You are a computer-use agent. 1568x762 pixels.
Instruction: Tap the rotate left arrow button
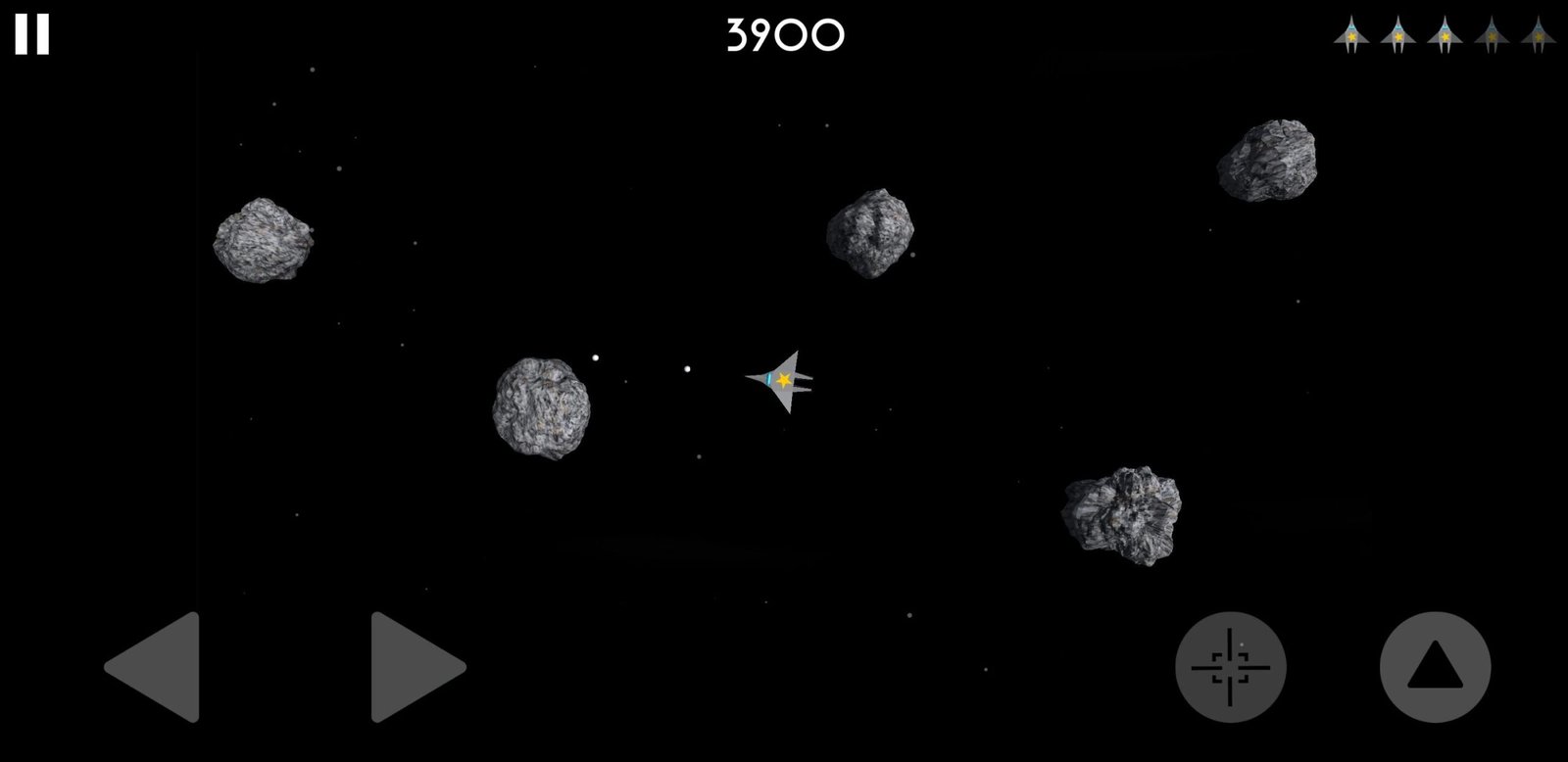[x=157, y=667]
